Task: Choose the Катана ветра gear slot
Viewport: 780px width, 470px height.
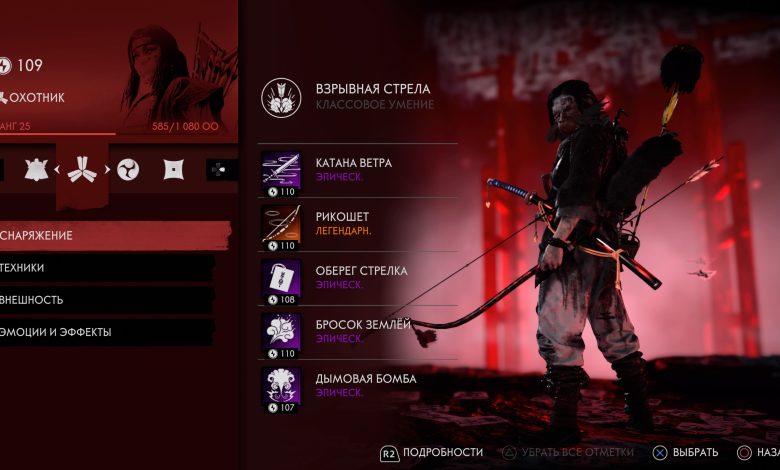Action: pyautogui.click(x=355, y=170)
